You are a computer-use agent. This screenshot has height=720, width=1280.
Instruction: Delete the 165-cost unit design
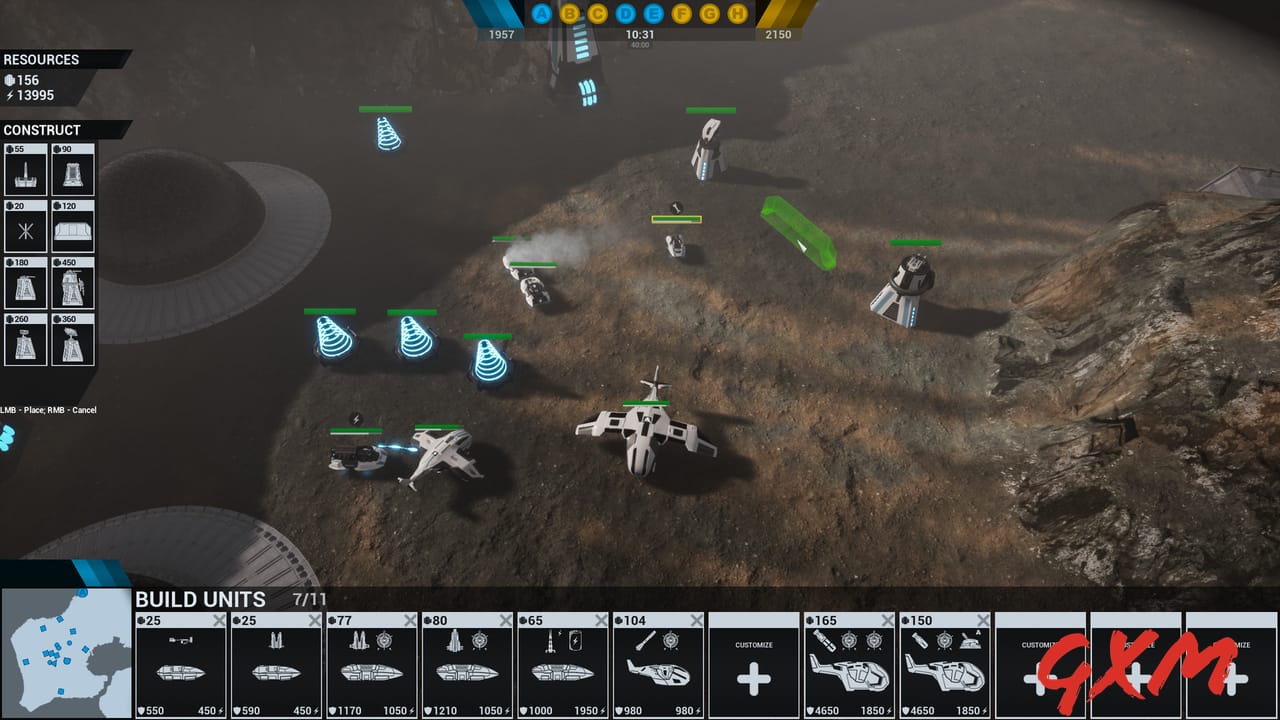[888, 621]
